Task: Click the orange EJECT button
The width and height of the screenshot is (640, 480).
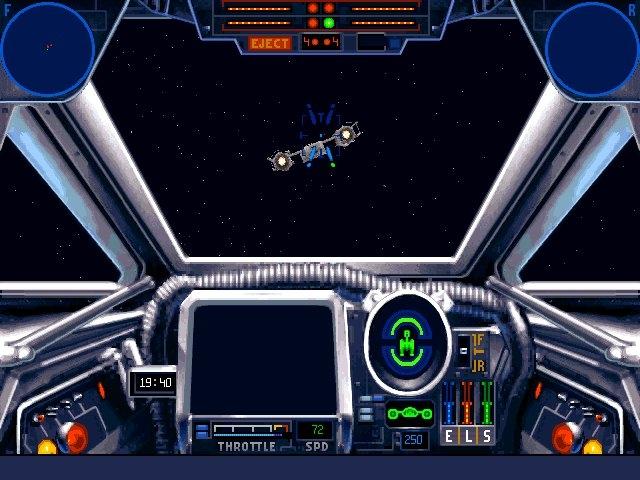Action: (270, 43)
